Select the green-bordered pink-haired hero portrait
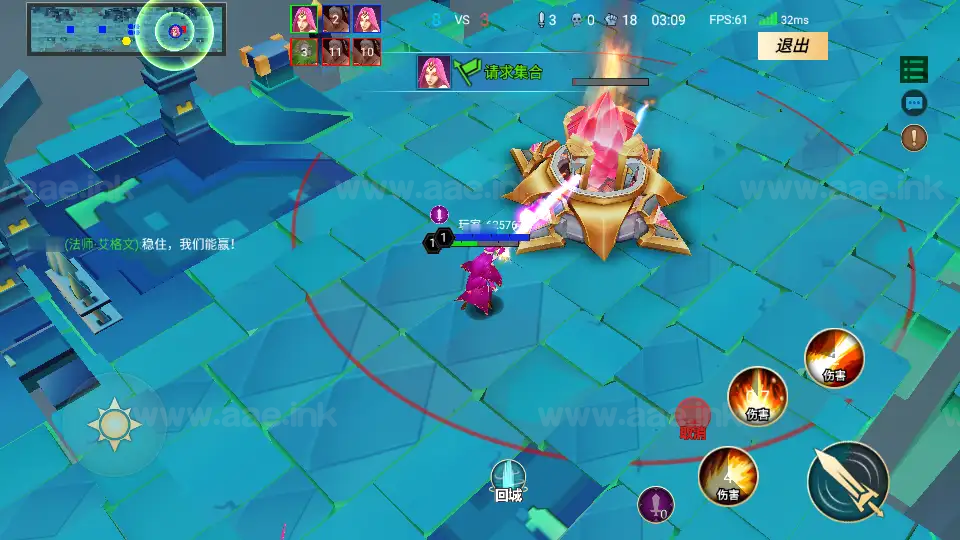The image size is (960, 540). (x=304, y=19)
